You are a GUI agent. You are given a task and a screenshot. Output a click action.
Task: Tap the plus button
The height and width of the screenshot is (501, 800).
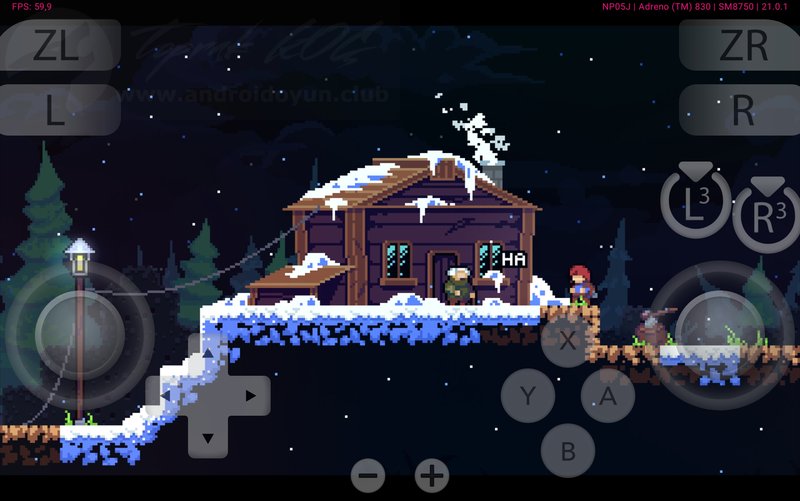click(432, 475)
